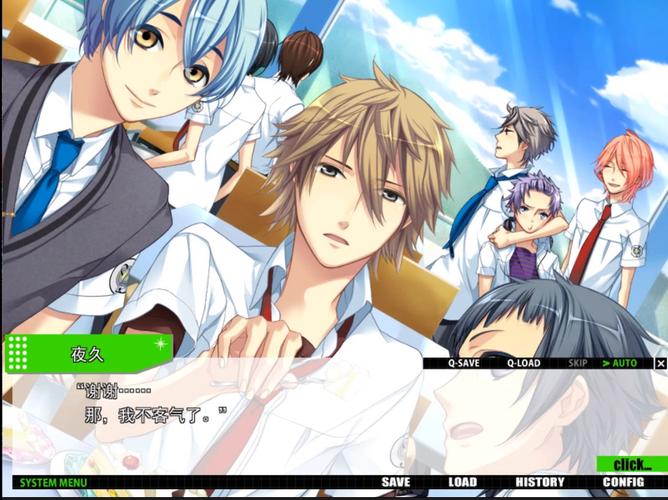The width and height of the screenshot is (668, 500).
Task: Show the dialogue HISTORY
Action: click(540, 483)
